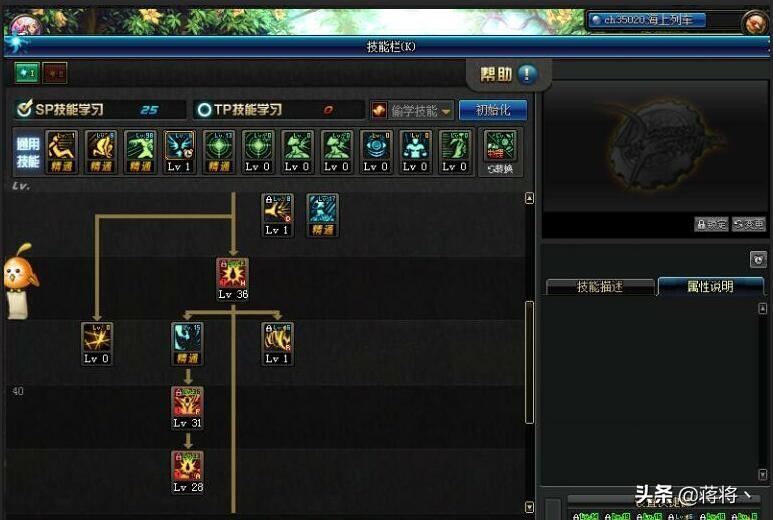Select the Lv 28 red skill icon
Image resolution: width=773 pixels, height=520 pixels.
point(187,466)
